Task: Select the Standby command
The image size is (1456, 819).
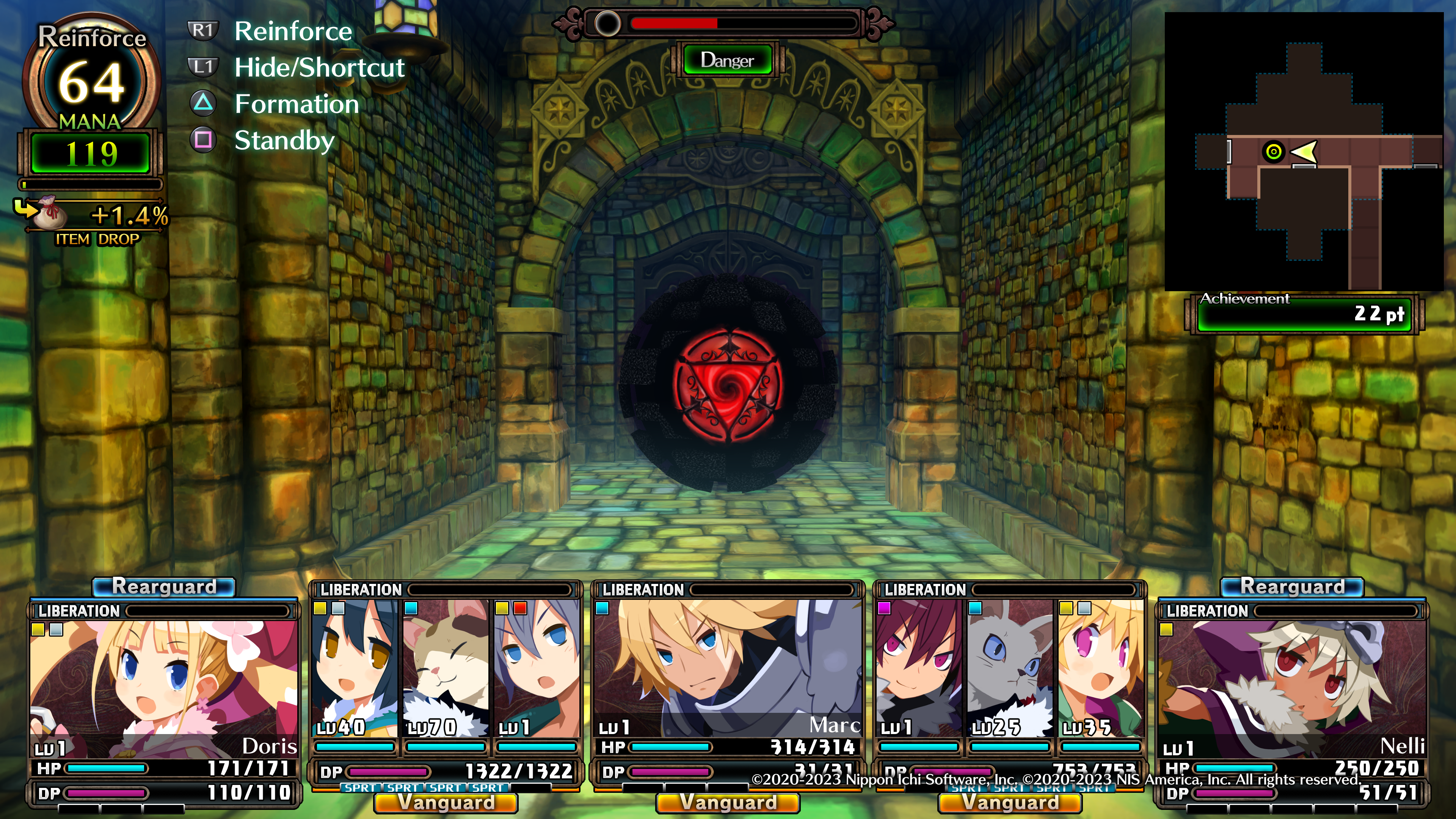Action: 284,140
